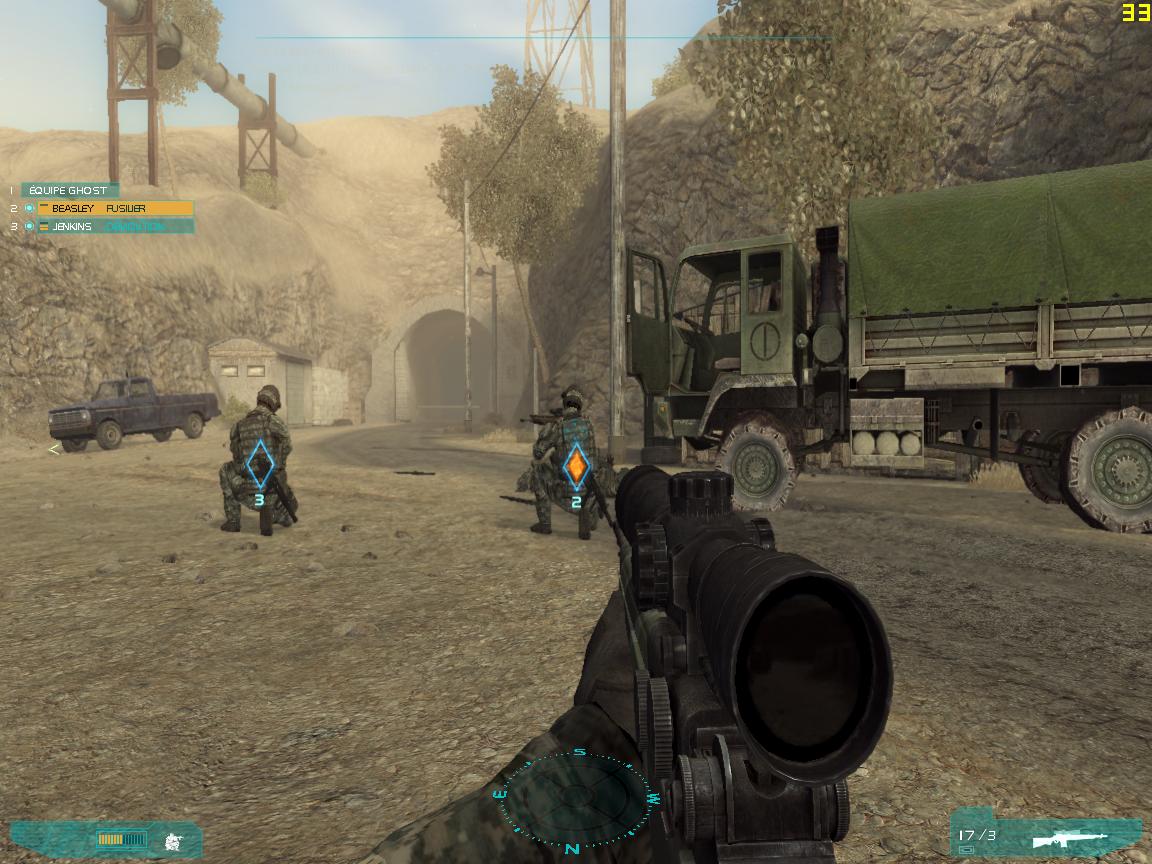This screenshot has width=1152, height=864.
Task: Click the soldier stance icon
Action: [173, 840]
